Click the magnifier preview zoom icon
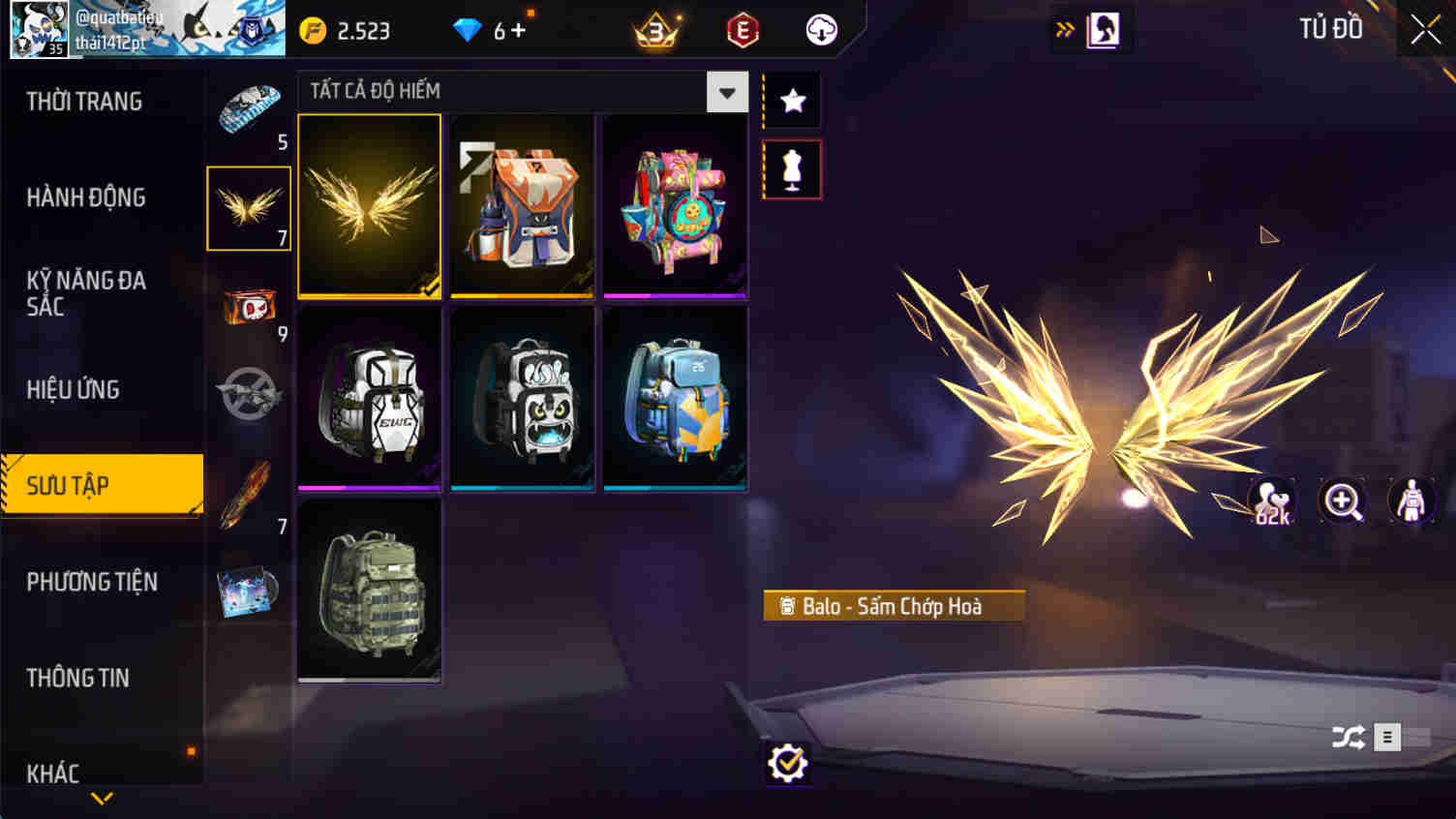Viewport: 1456px width, 819px height. coord(1342,500)
